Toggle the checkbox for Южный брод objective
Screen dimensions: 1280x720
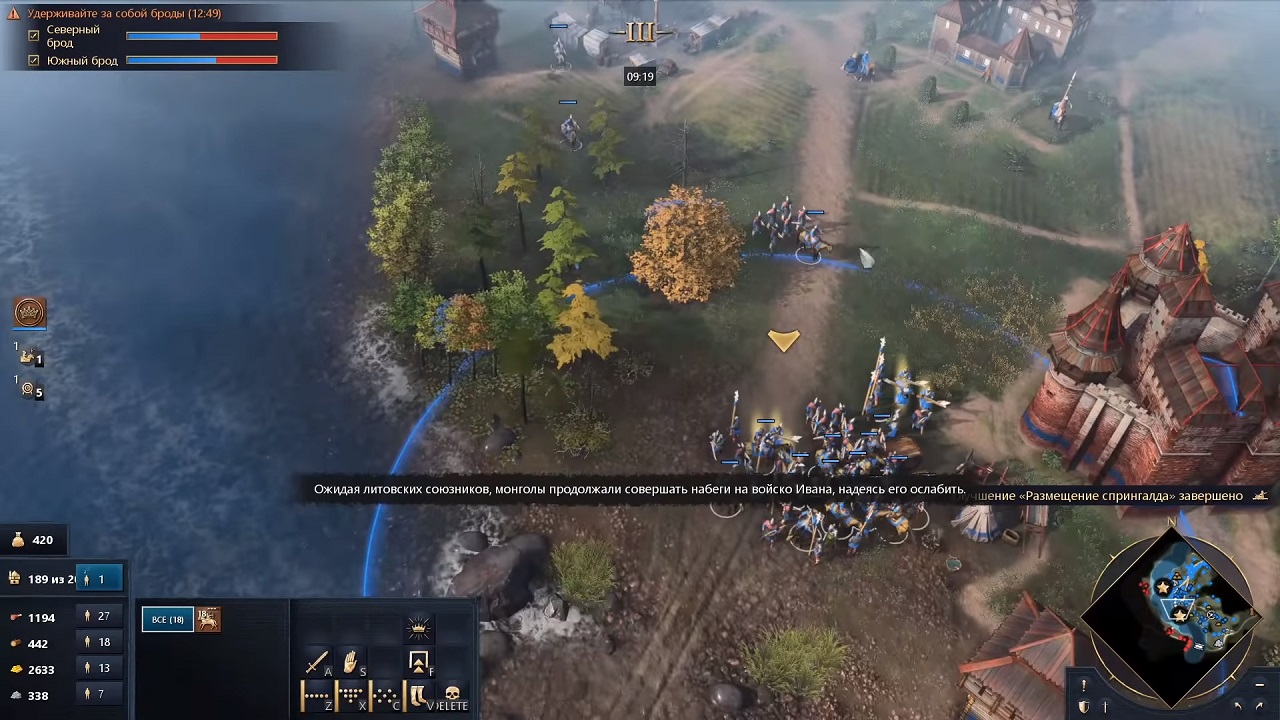tap(34, 60)
